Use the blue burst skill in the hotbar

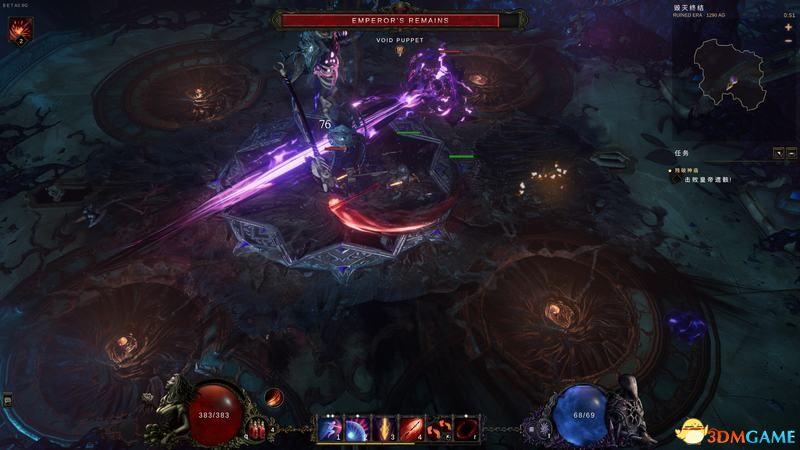pyautogui.click(x=355, y=428)
